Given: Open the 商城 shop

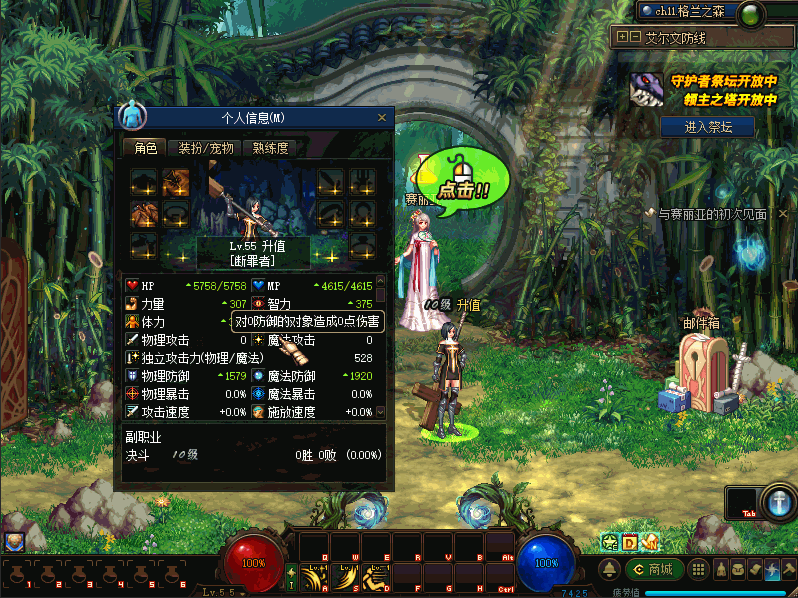Looking at the screenshot, I should 654,570.
